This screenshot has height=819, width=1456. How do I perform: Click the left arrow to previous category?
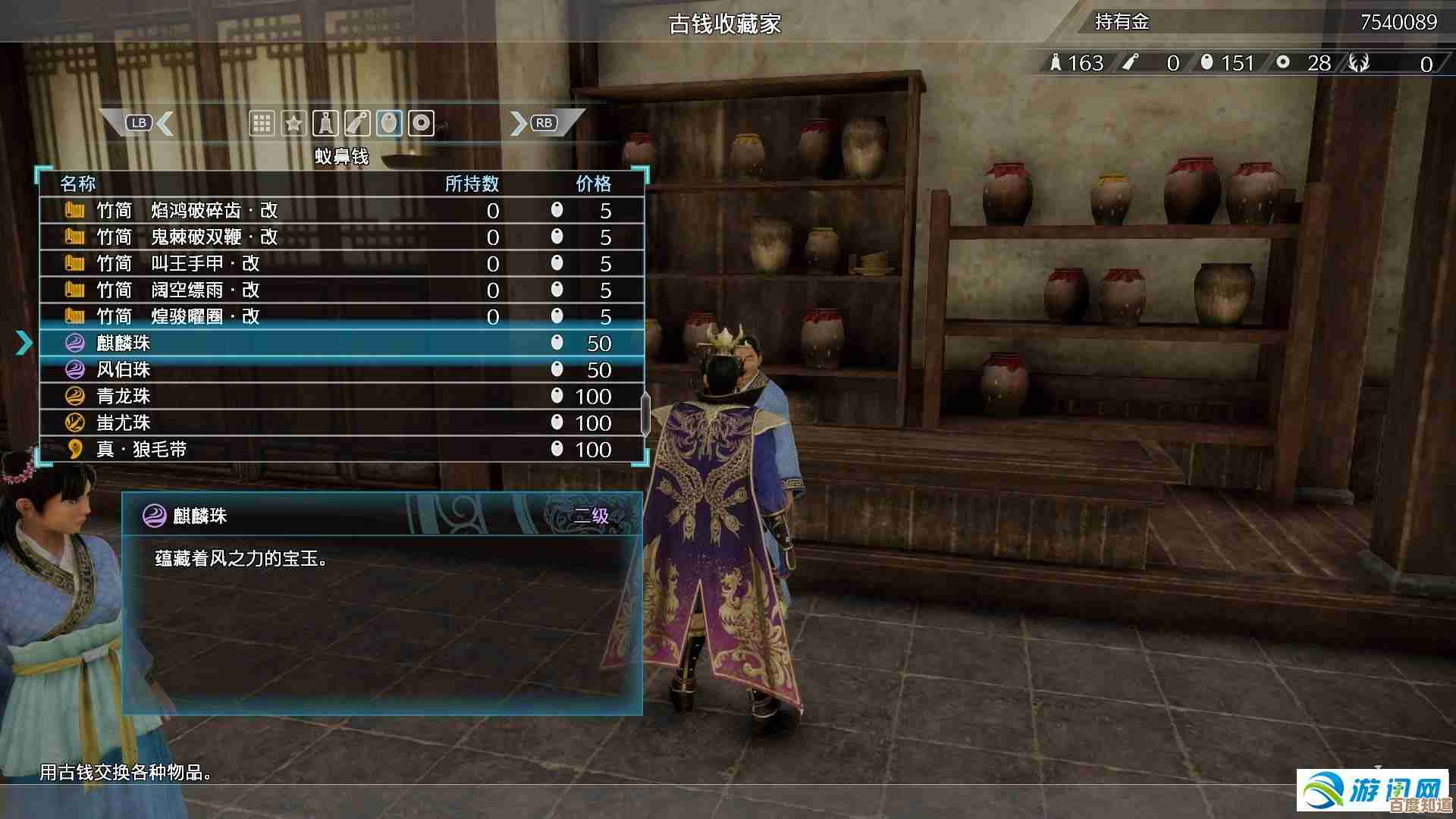[165, 123]
